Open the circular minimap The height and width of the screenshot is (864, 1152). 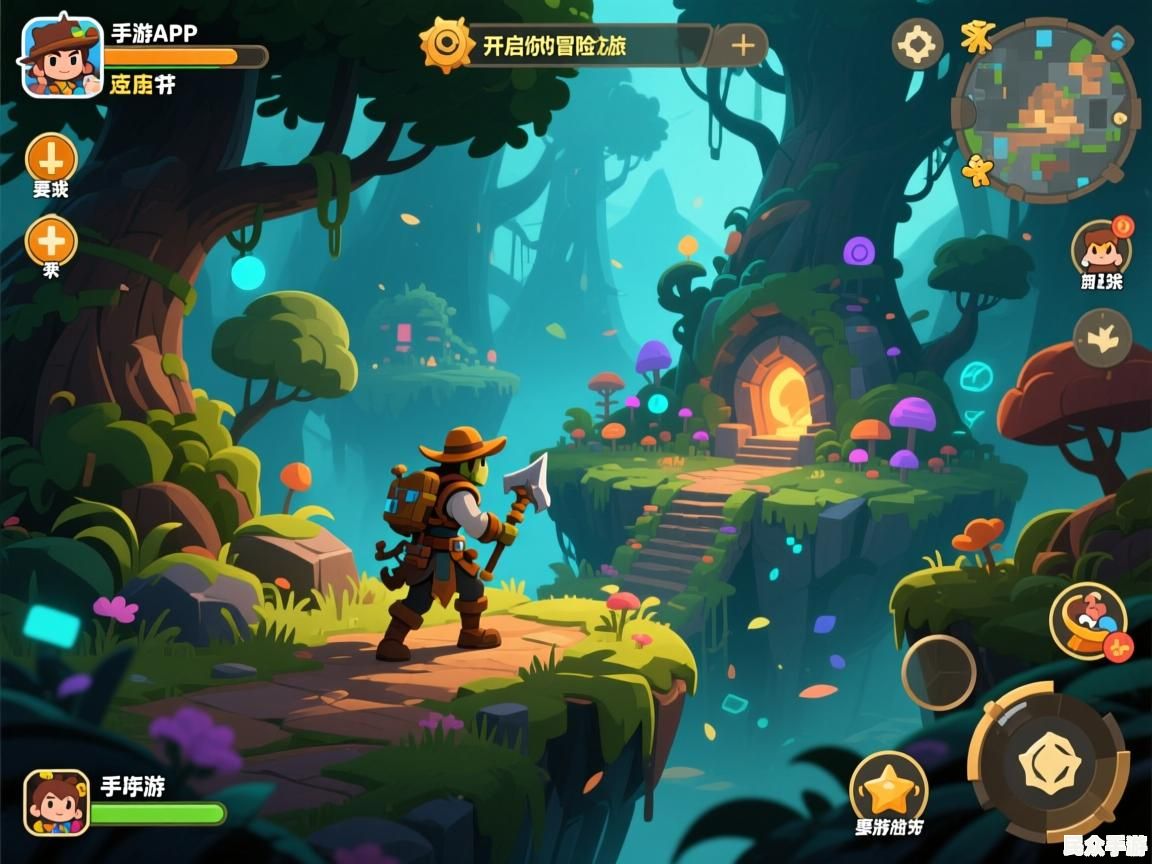(x=1045, y=110)
